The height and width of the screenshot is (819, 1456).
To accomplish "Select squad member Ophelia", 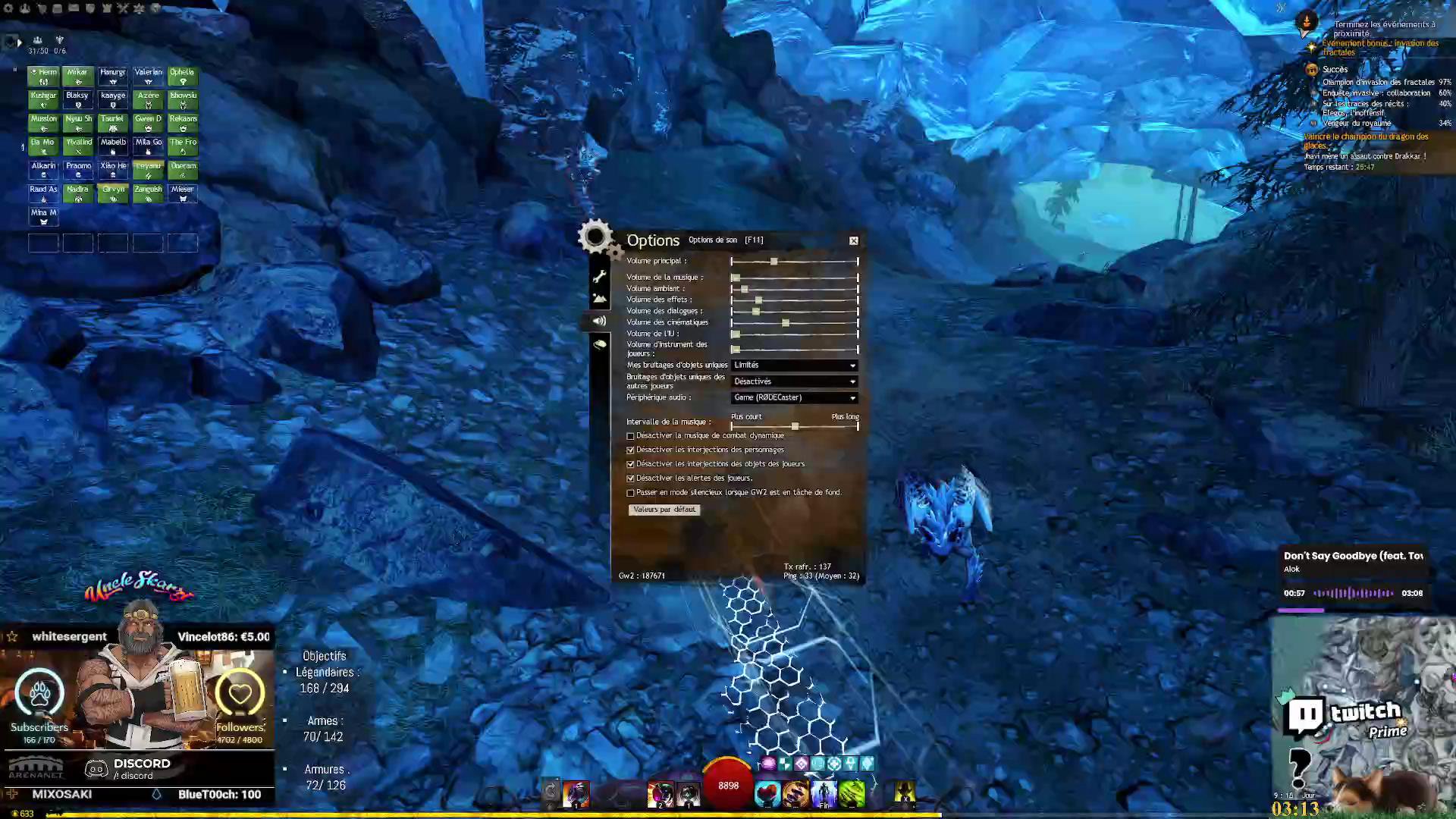I will point(183,77).
